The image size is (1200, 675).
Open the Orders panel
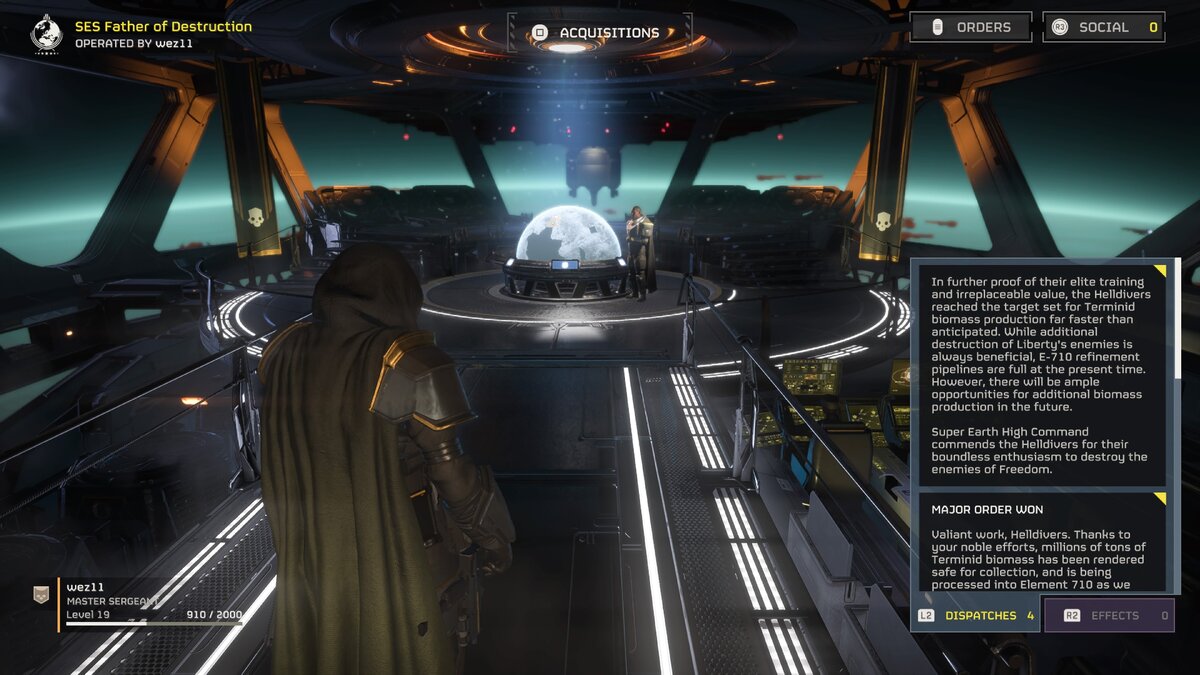point(970,27)
